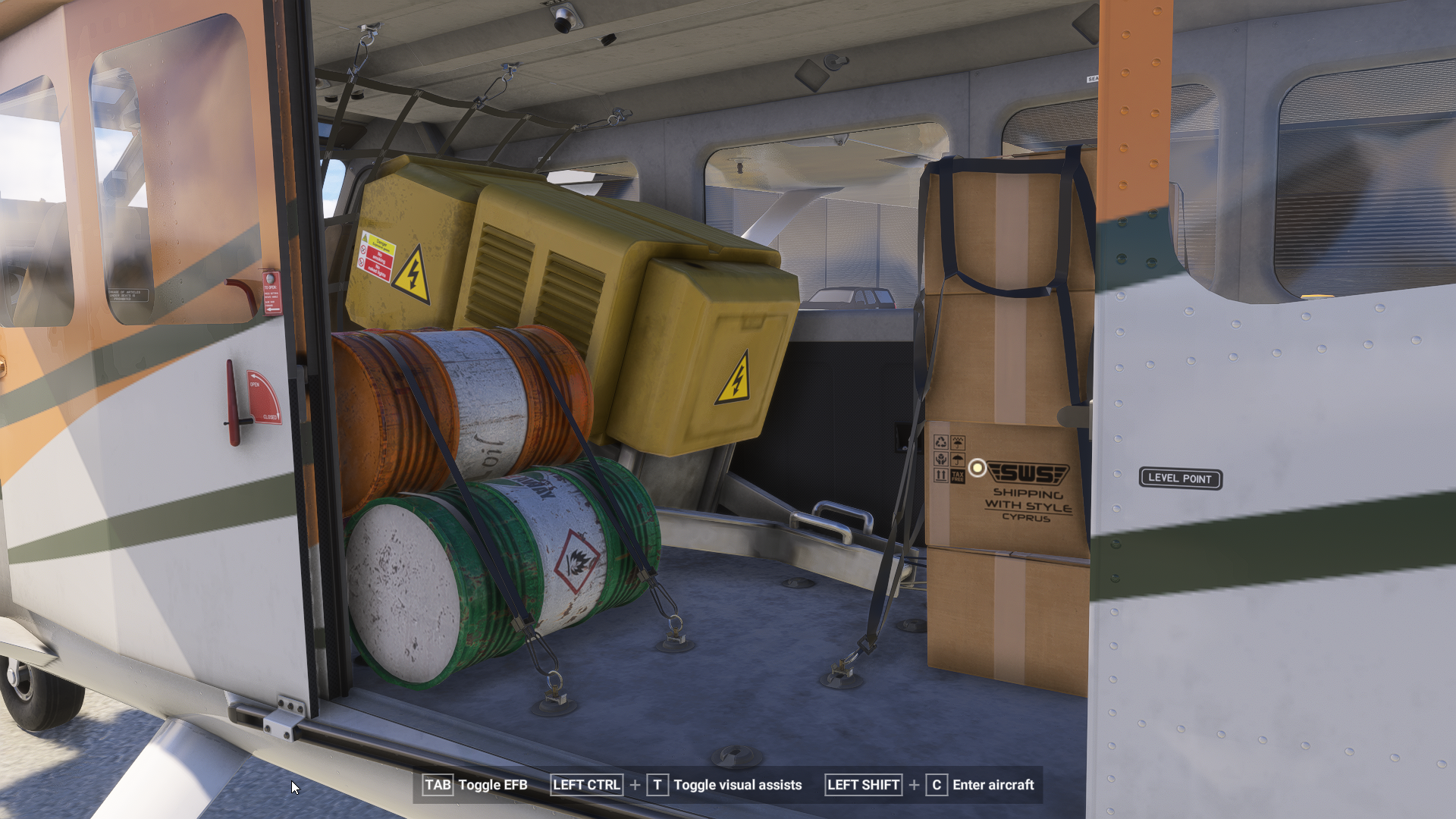The height and width of the screenshot is (819, 1456).
Task: Click the circular interaction marker on the cargo box
Action: tap(977, 468)
